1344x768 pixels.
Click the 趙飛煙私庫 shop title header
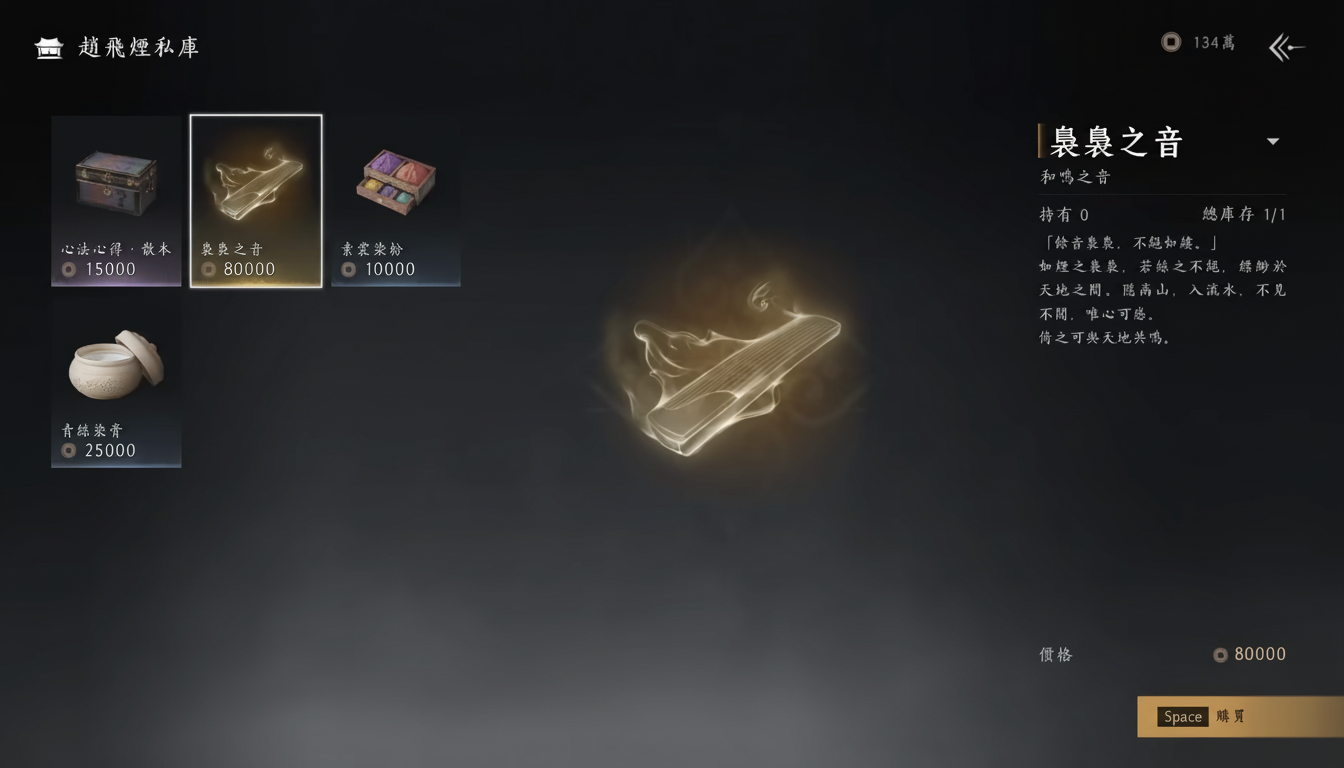click(138, 46)
